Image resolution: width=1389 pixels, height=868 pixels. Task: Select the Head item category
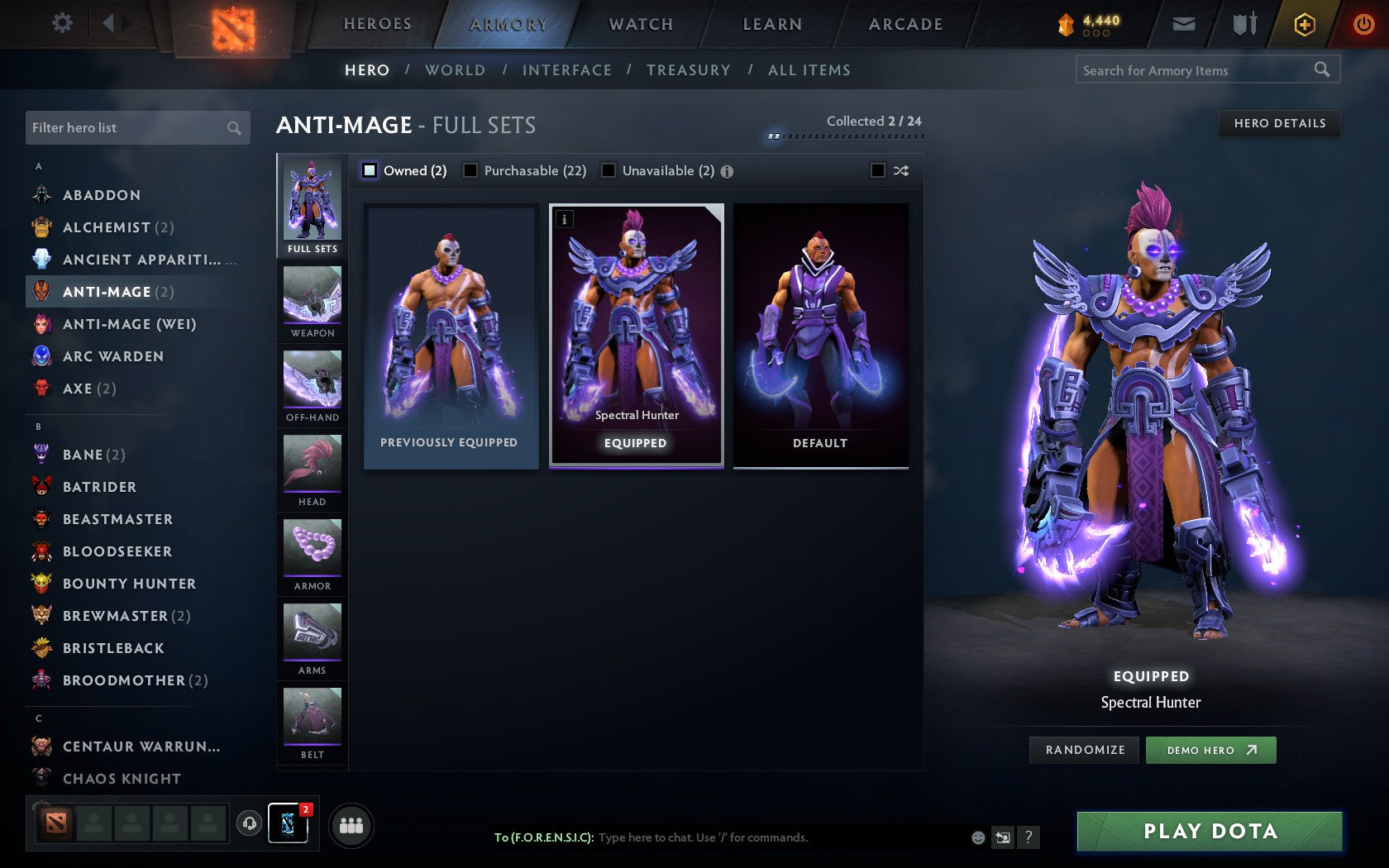(312, 470)
